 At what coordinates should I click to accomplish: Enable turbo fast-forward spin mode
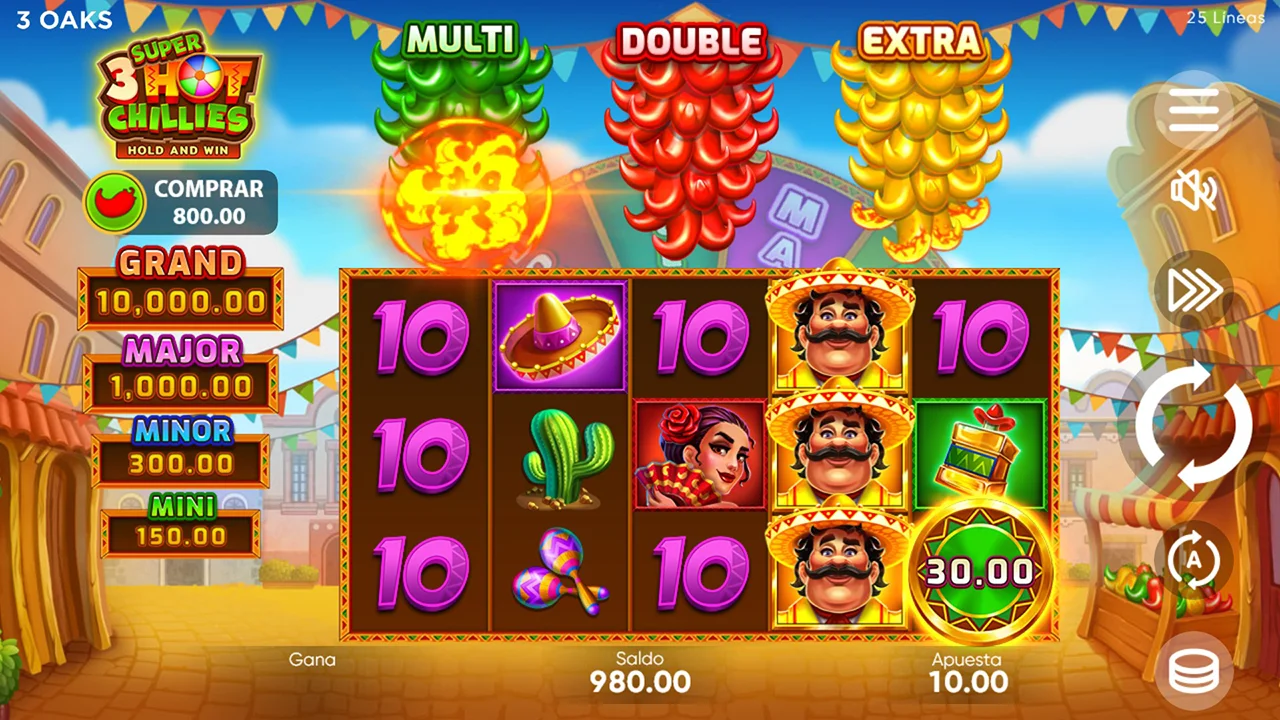(x=1193, y=290)
